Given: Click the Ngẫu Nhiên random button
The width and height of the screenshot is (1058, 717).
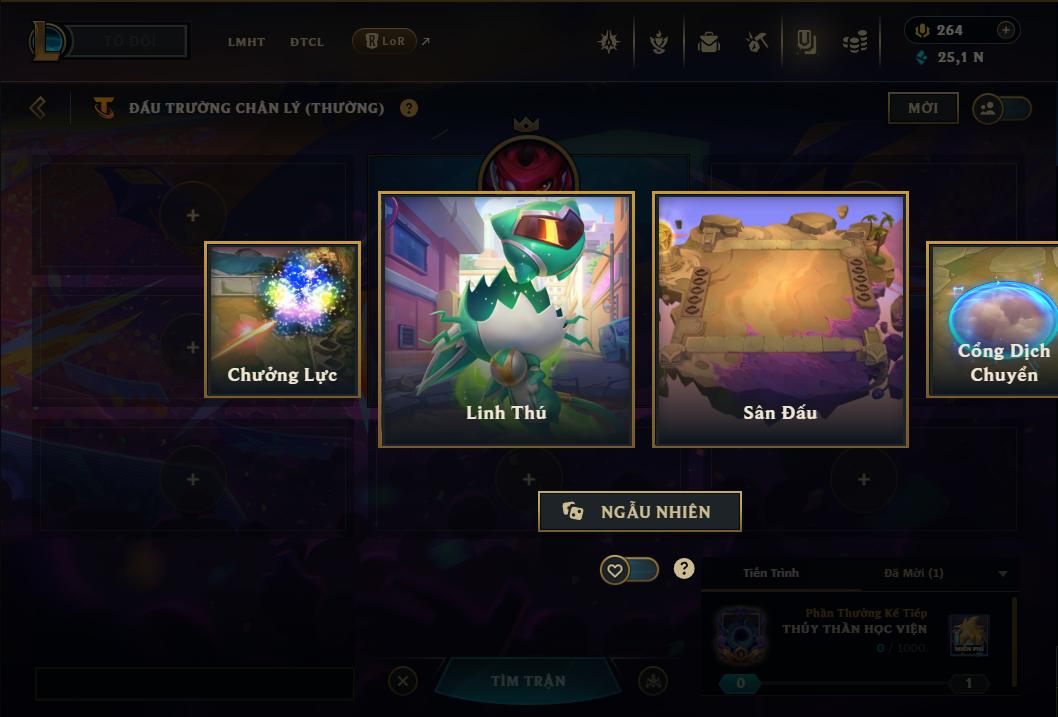Looking at the screenshot, I should (x=640, y=511).
